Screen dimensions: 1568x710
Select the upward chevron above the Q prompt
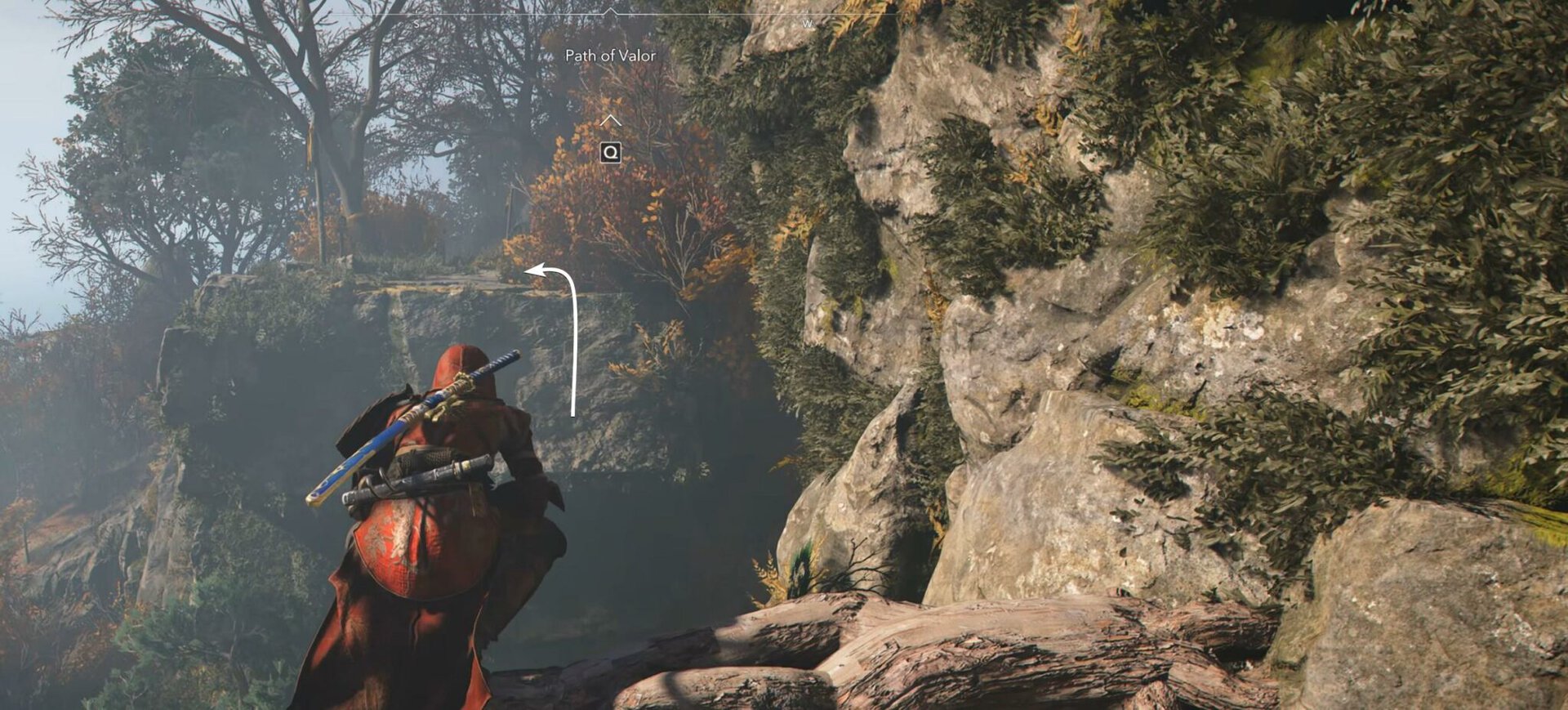click(609, 120)
